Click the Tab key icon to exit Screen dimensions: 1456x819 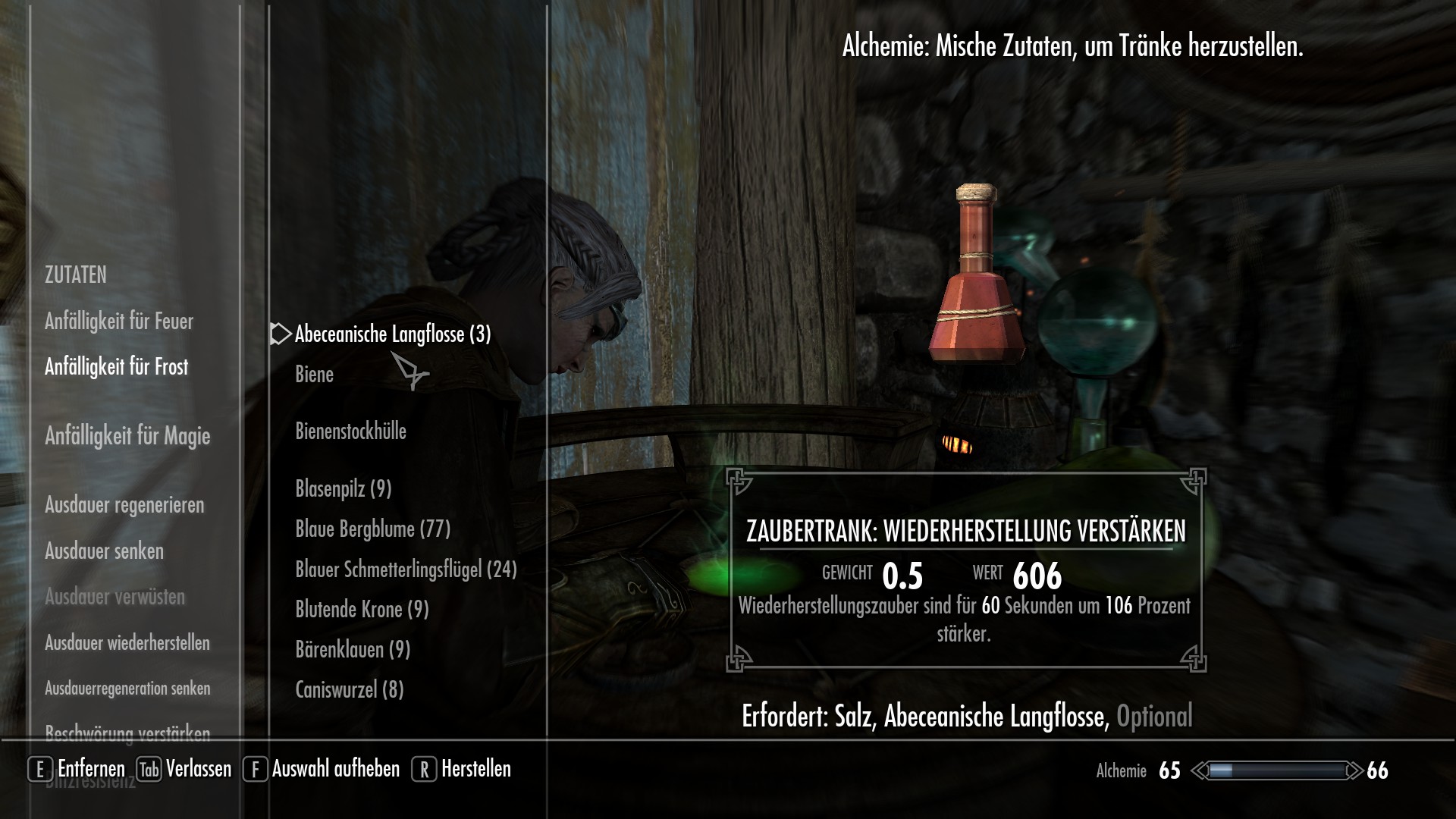pos(149,769)
